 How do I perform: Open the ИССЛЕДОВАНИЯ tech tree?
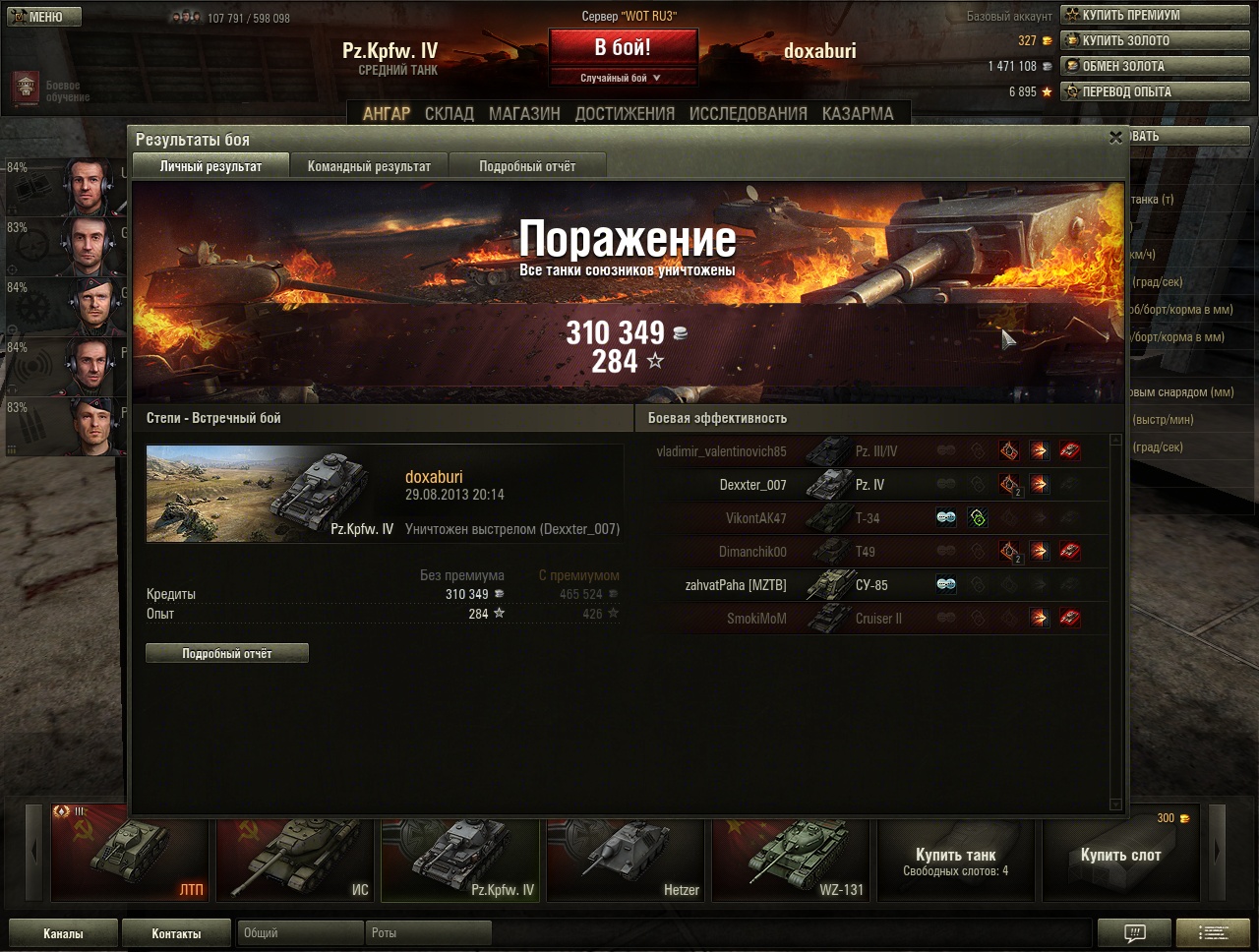pos(748,114)
